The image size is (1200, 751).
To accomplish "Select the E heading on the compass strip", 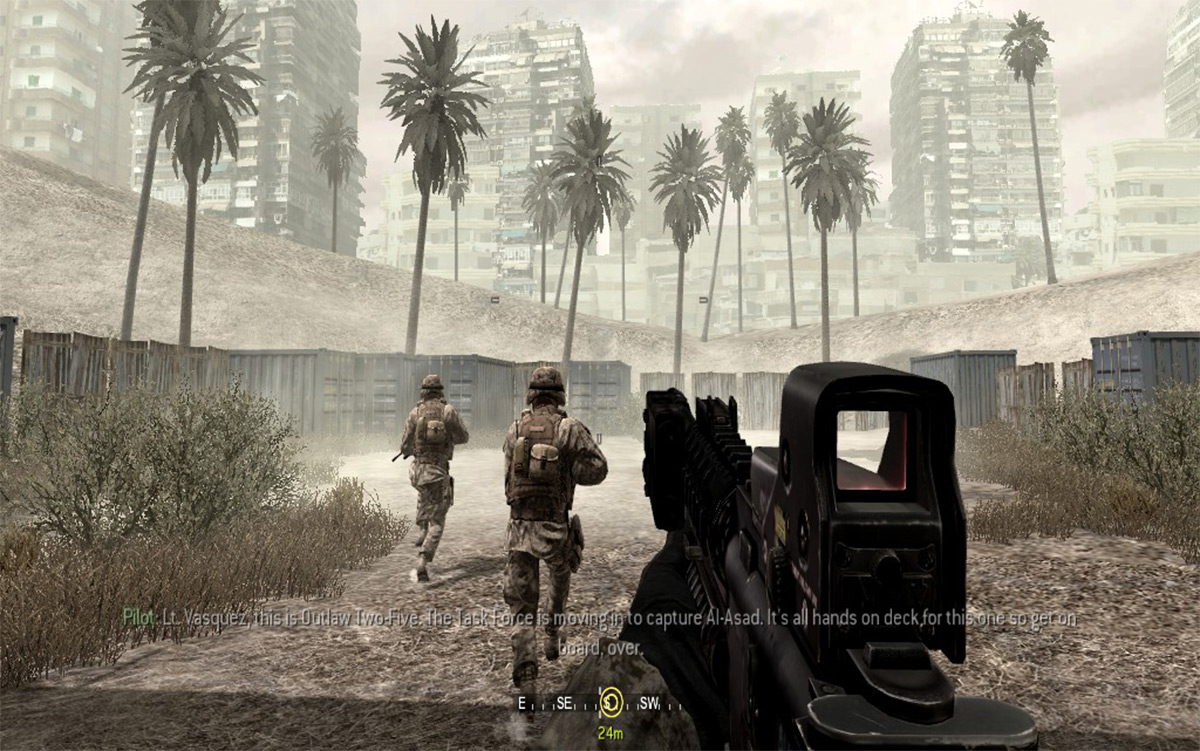I will coord(522,703).
